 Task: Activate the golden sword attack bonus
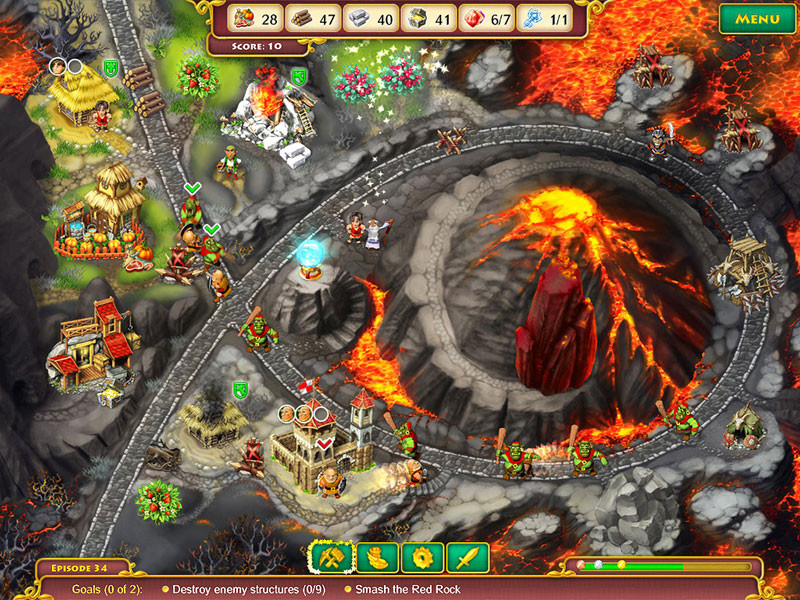point(467,558)
